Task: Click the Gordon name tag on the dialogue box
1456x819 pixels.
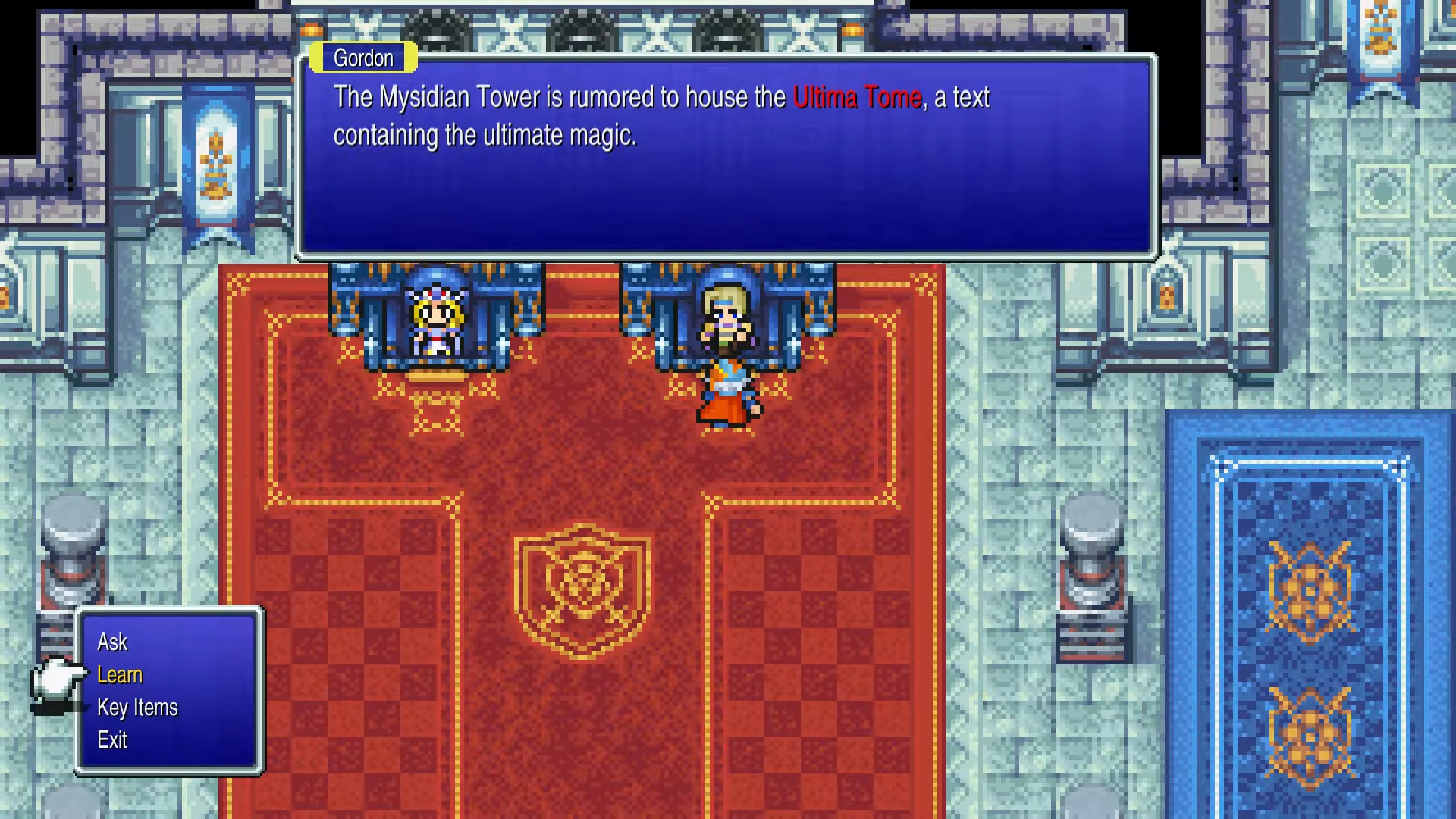Action: click(x=363, y=58)
